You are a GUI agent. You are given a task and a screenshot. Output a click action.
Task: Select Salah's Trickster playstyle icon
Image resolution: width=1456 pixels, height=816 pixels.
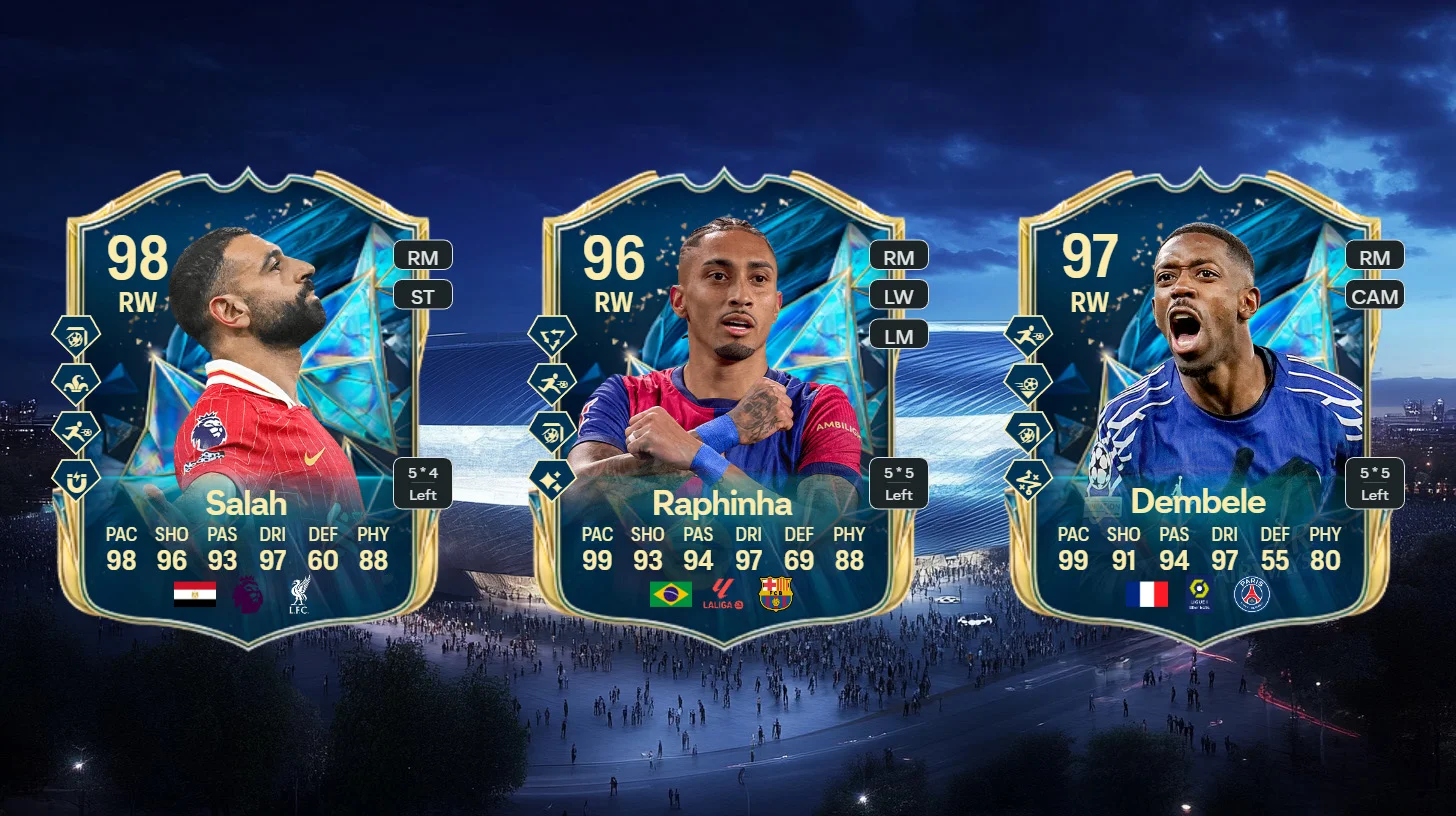(x=76, y=381)
